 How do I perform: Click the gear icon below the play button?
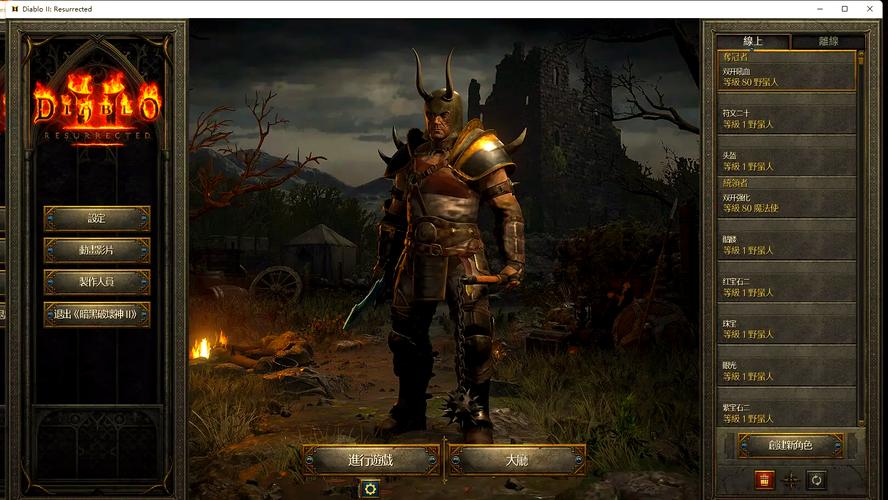[370, 488]
